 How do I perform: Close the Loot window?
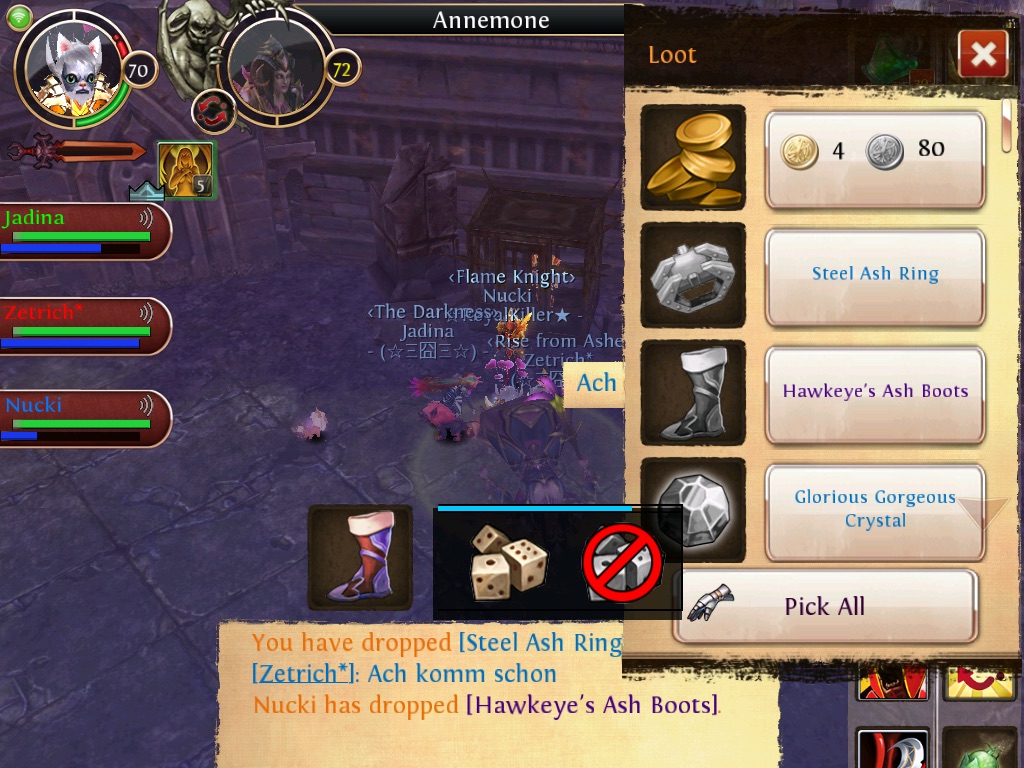pos(982,54)
